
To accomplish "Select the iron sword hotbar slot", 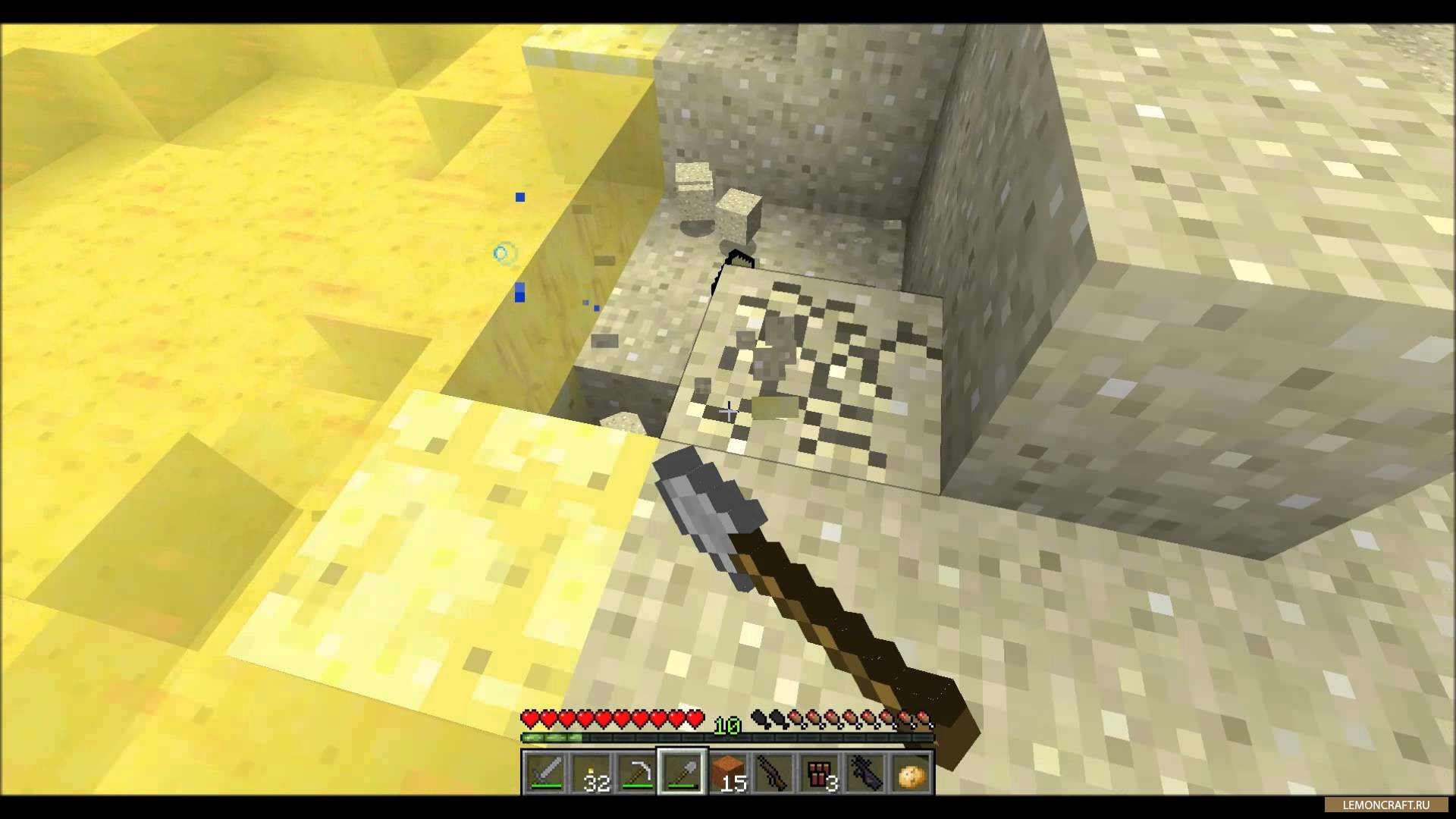I will [x=544, y=773].
